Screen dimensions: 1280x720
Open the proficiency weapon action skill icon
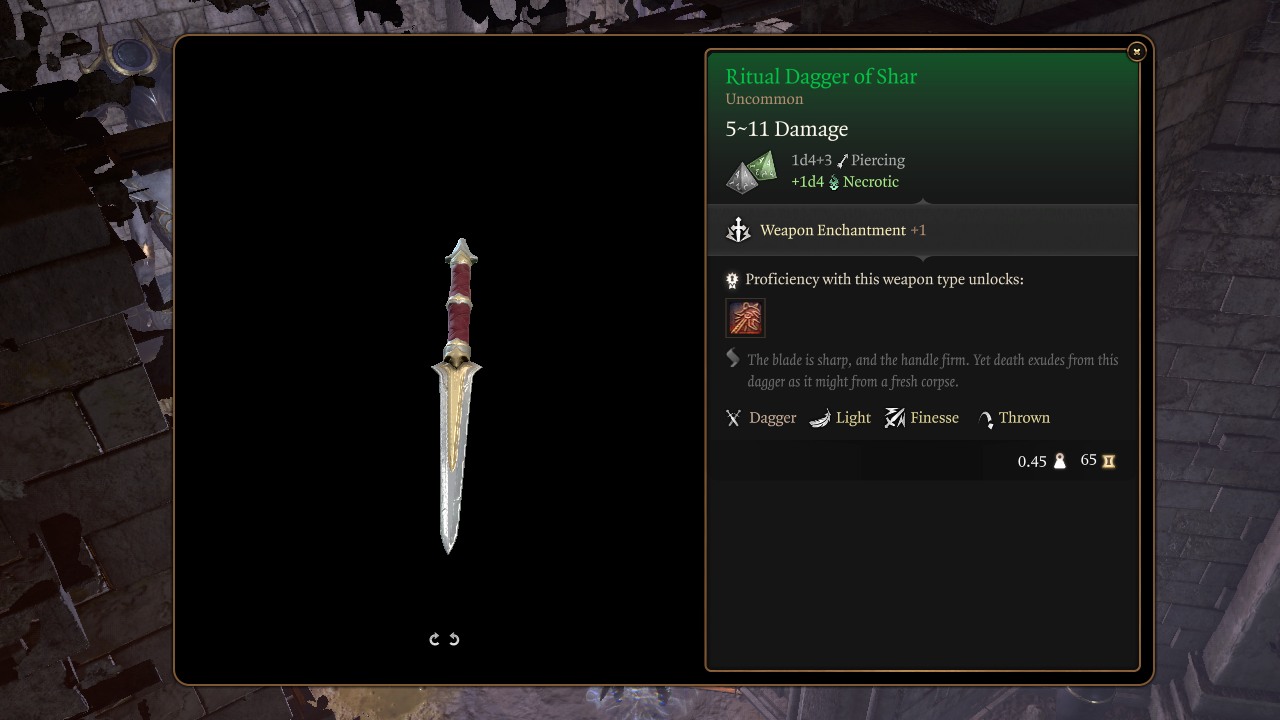click(x=745, y=318)
